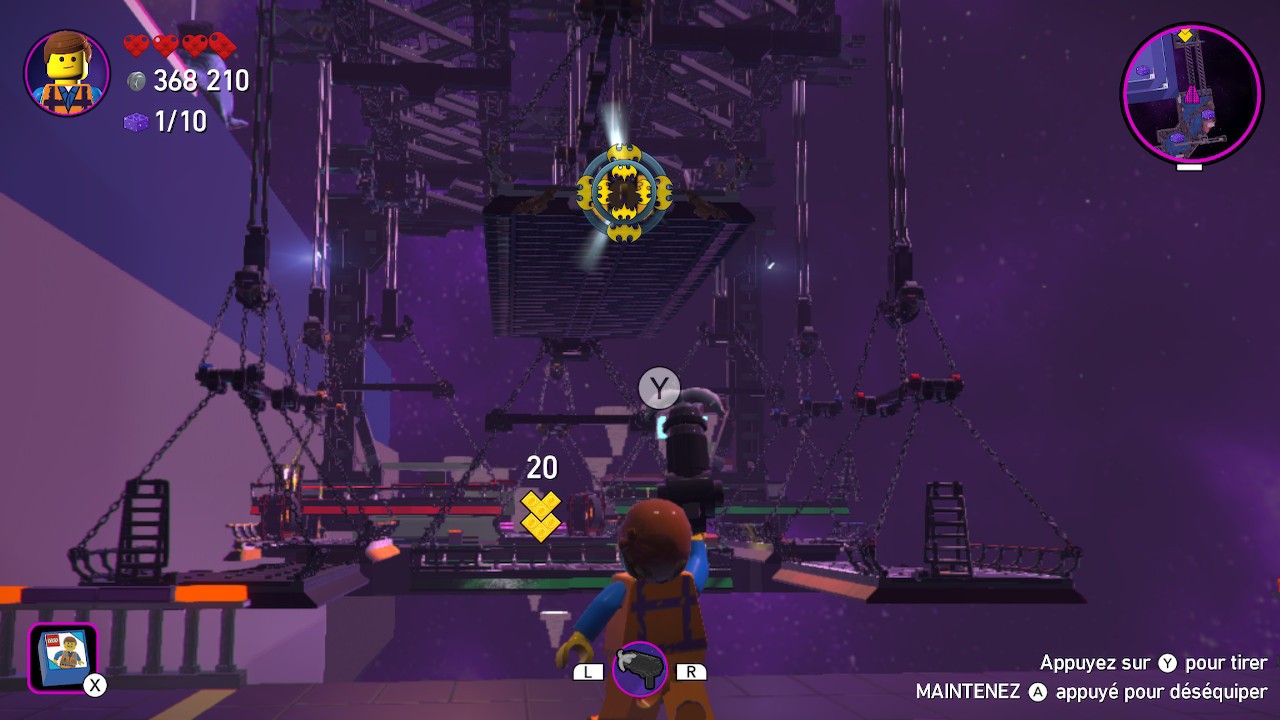Select the equipped blaster weapon icon
Screen dimensions: 1280x720
[x=639, y=669]
